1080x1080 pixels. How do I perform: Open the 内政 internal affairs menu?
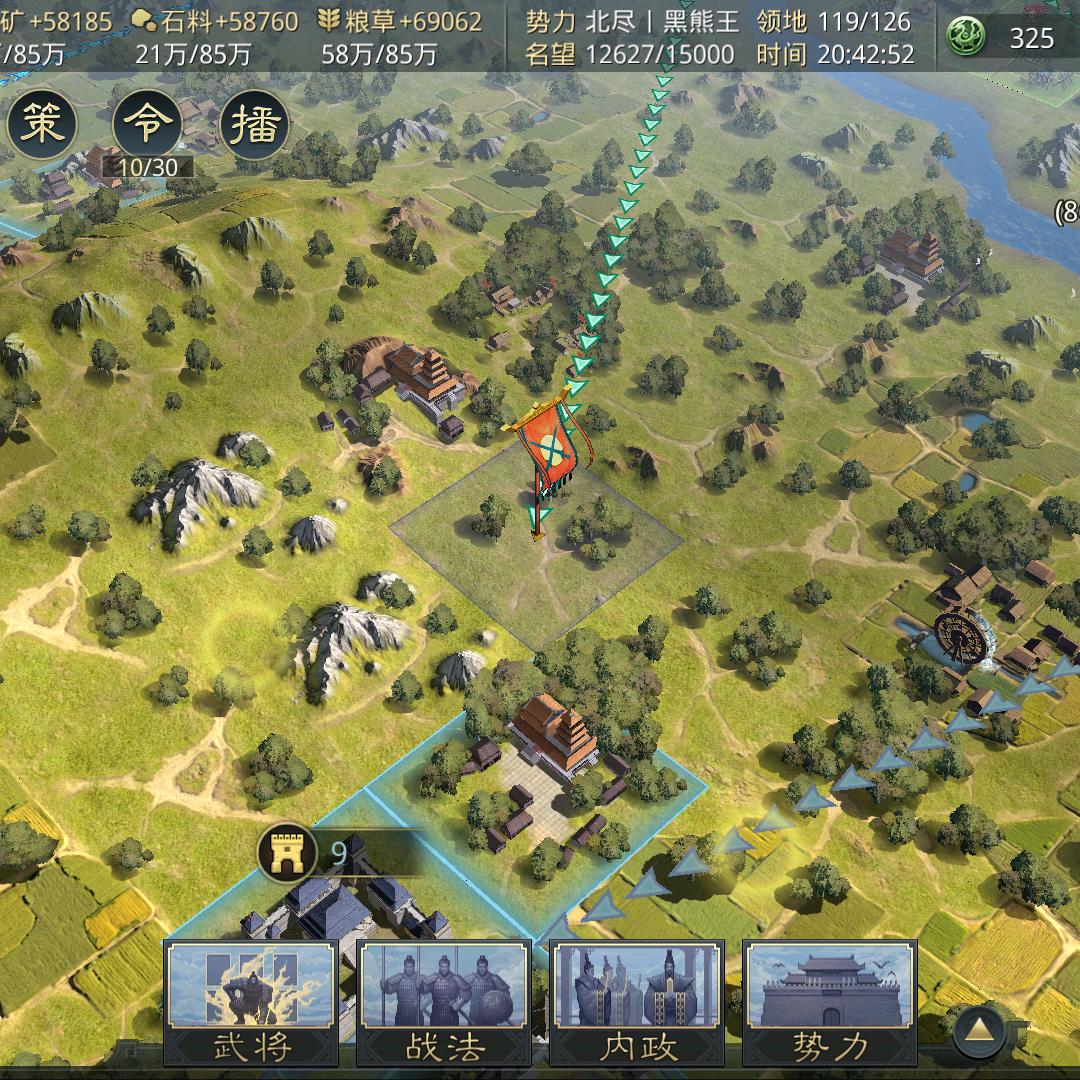(x=636, y=1002)
